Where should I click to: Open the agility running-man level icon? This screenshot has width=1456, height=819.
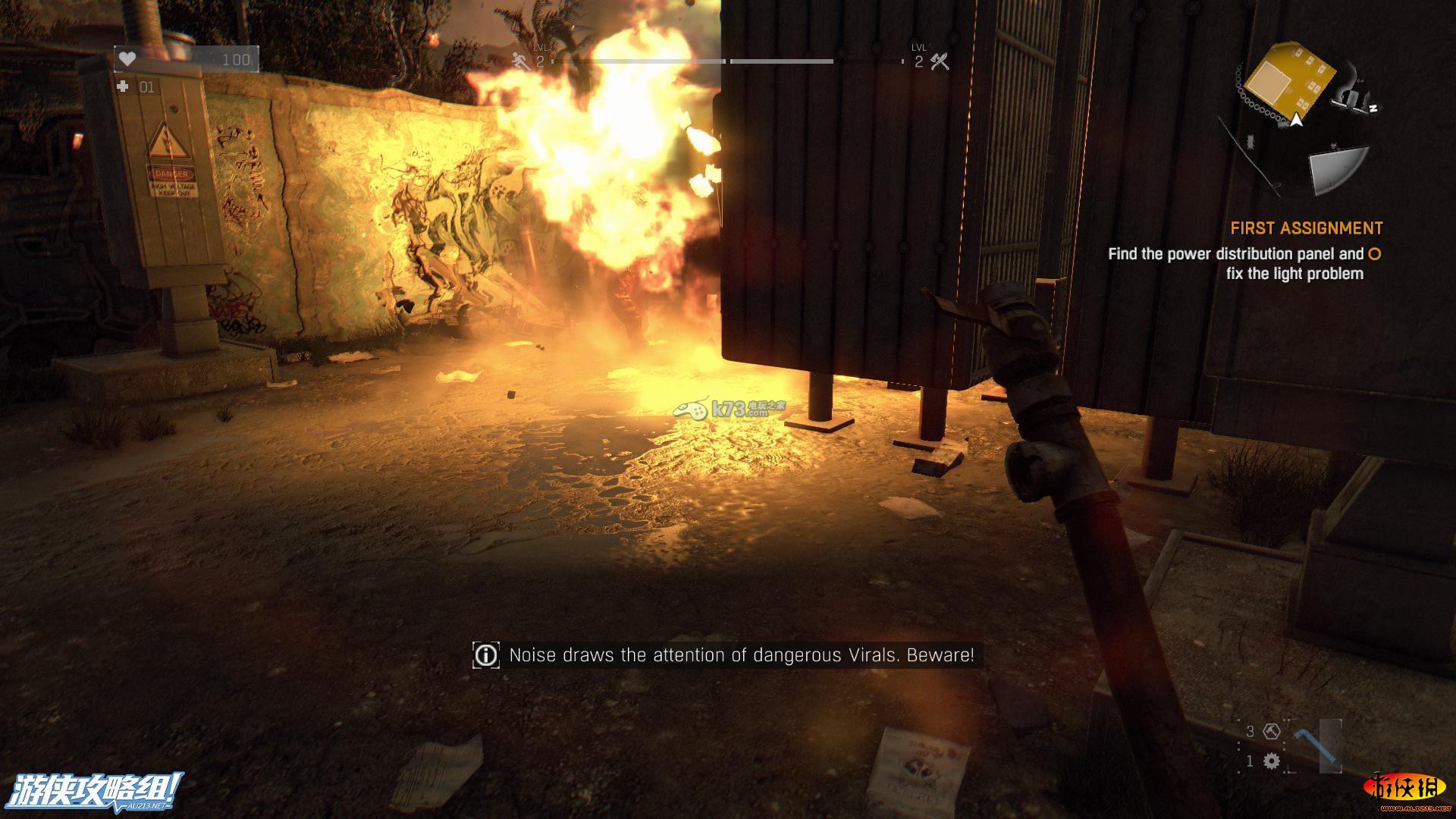(x=521, y=61)
